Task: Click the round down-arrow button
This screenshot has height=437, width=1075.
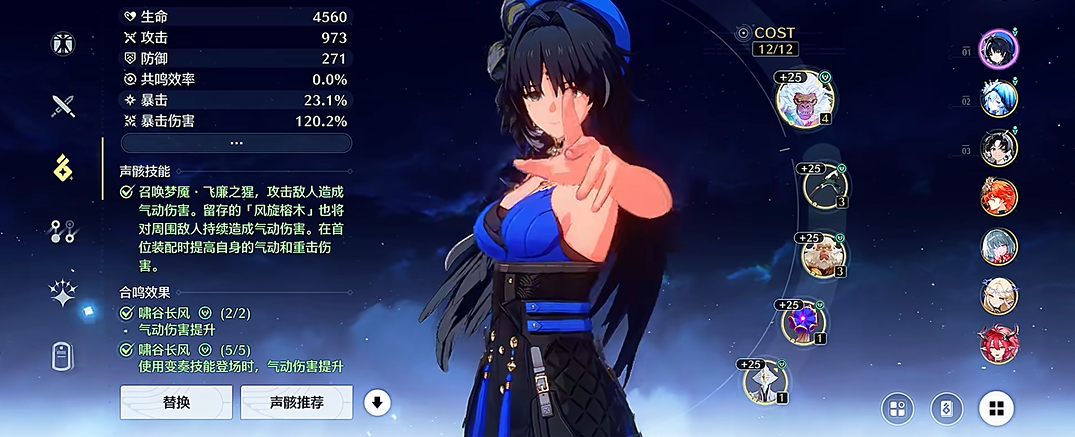Action: (377, 402)
